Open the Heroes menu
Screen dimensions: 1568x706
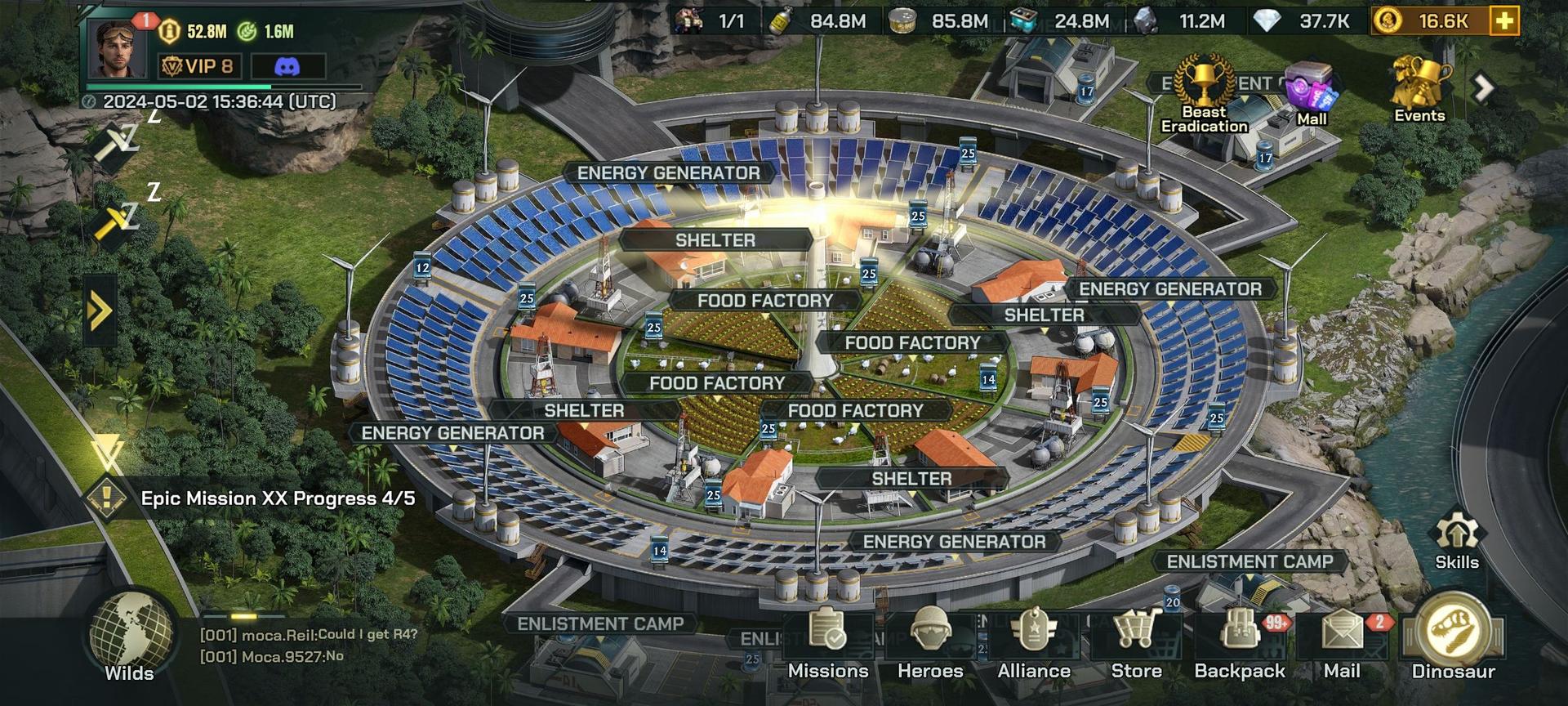[x=930, y=642]
